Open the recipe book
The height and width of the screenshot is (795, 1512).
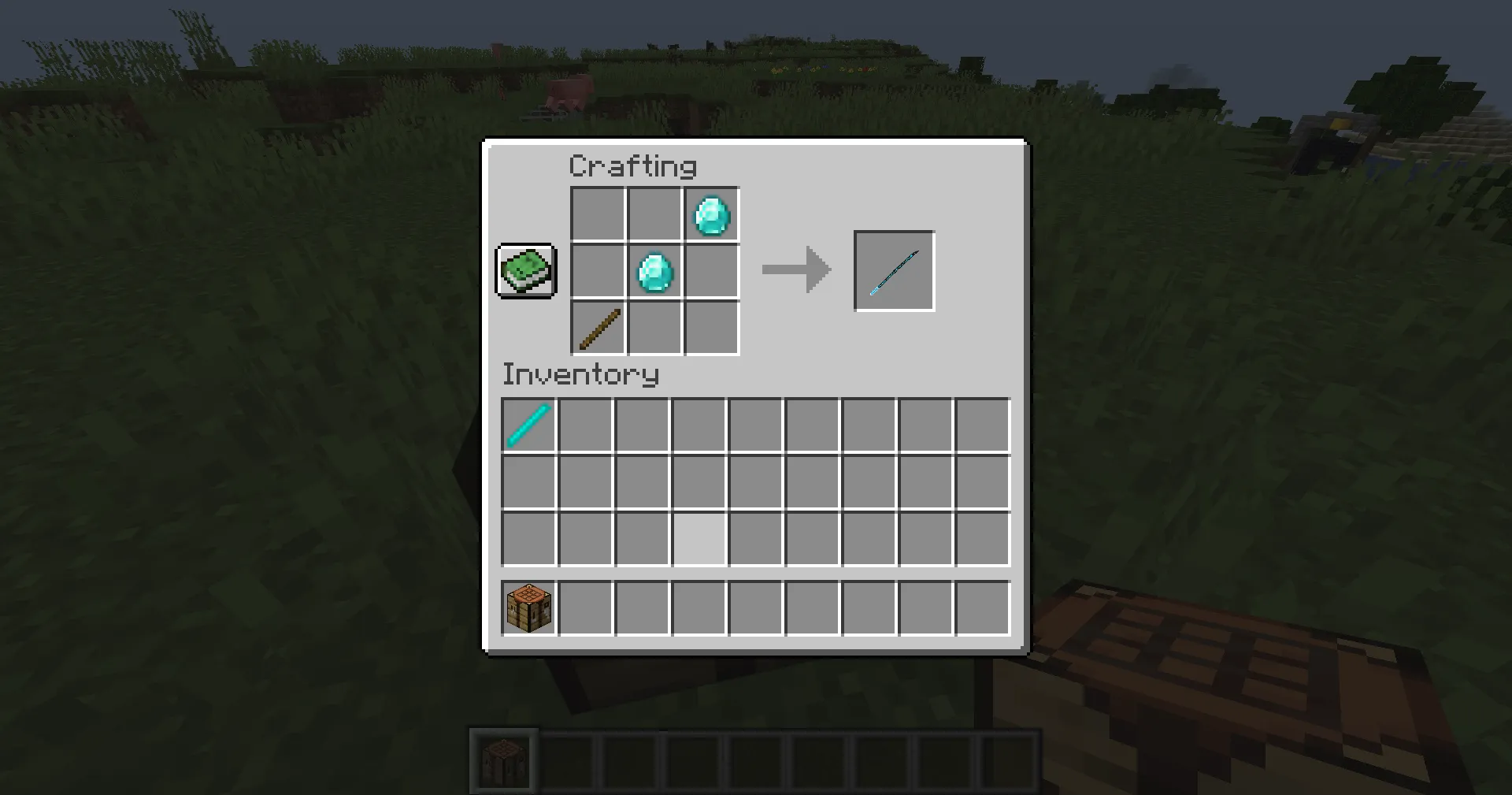[525, 271]
